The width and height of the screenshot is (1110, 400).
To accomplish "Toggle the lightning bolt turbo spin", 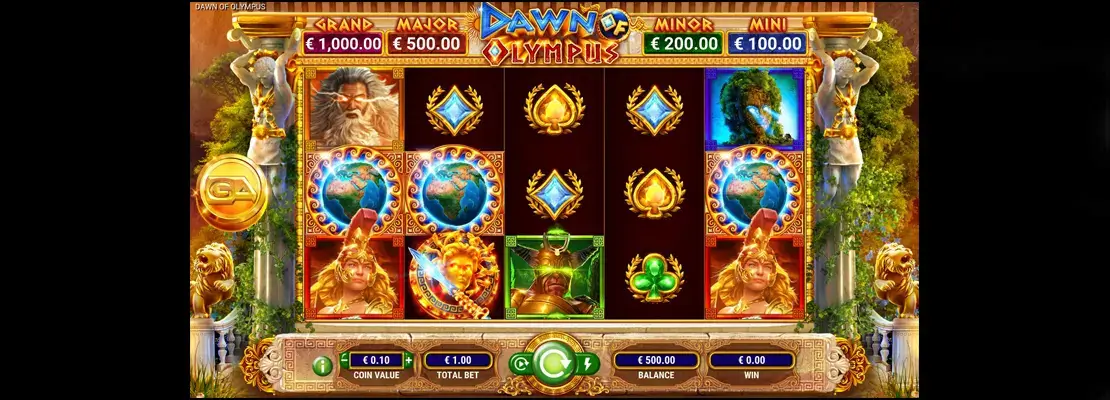I will 589,364.
